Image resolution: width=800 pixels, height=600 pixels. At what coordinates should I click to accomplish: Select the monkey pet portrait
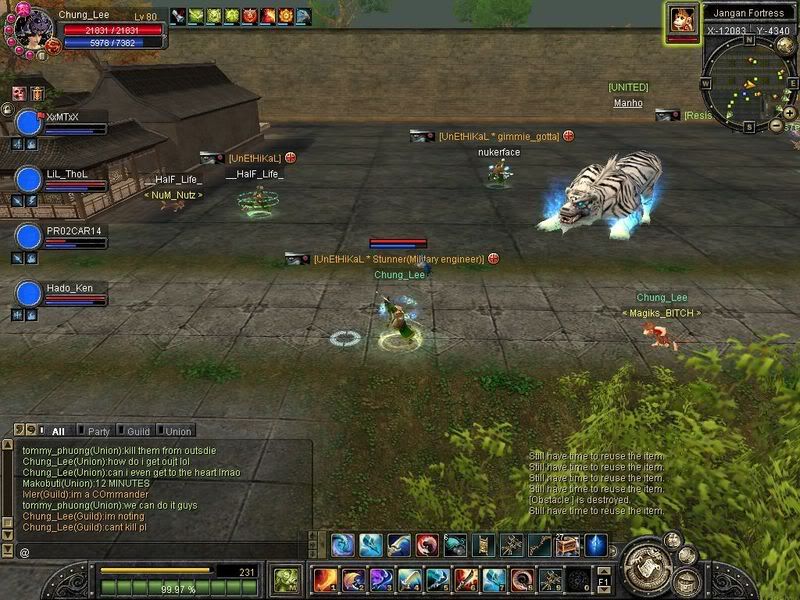683,21
